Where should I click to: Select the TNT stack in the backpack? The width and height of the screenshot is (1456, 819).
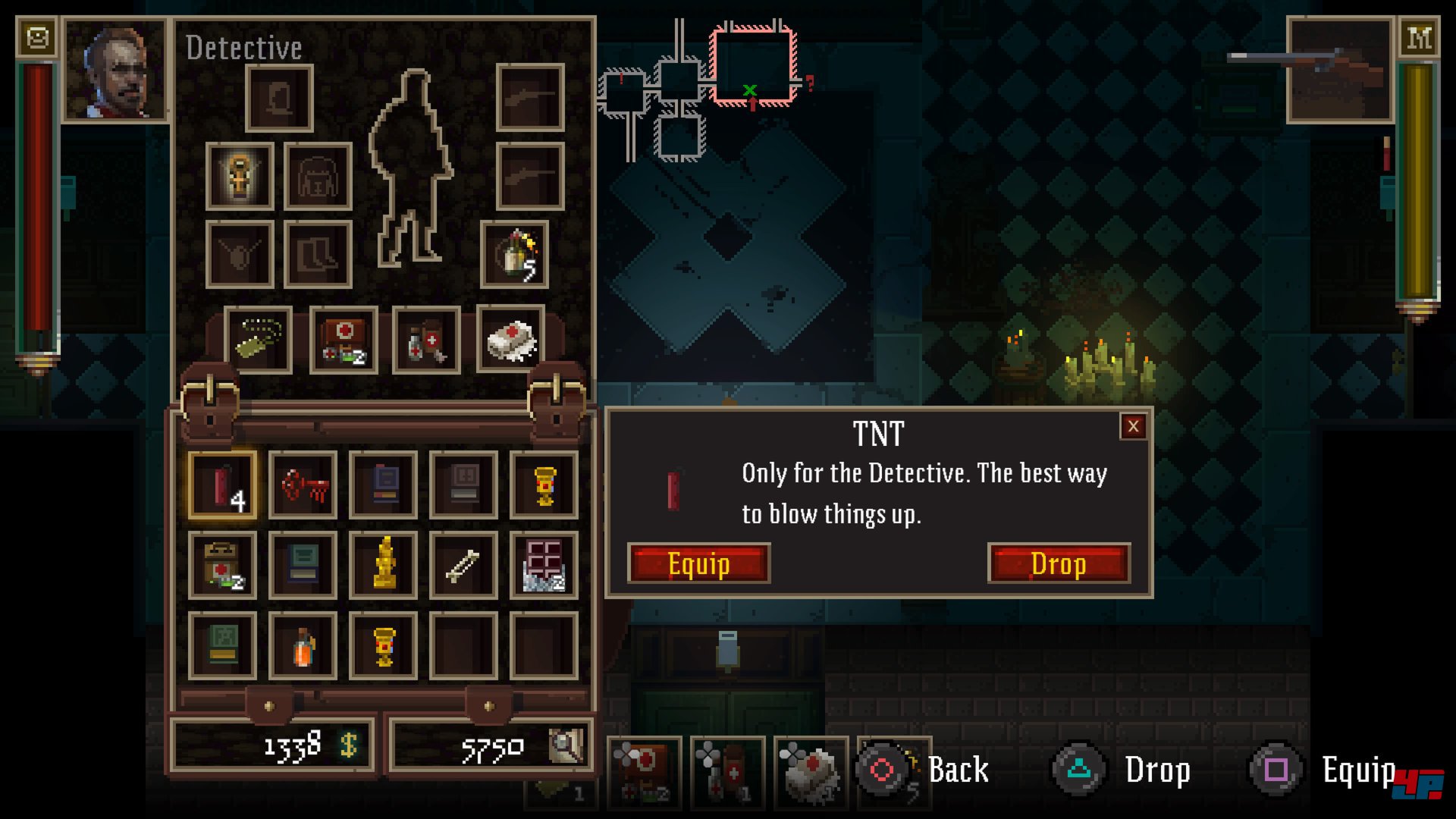click(222, 485)
